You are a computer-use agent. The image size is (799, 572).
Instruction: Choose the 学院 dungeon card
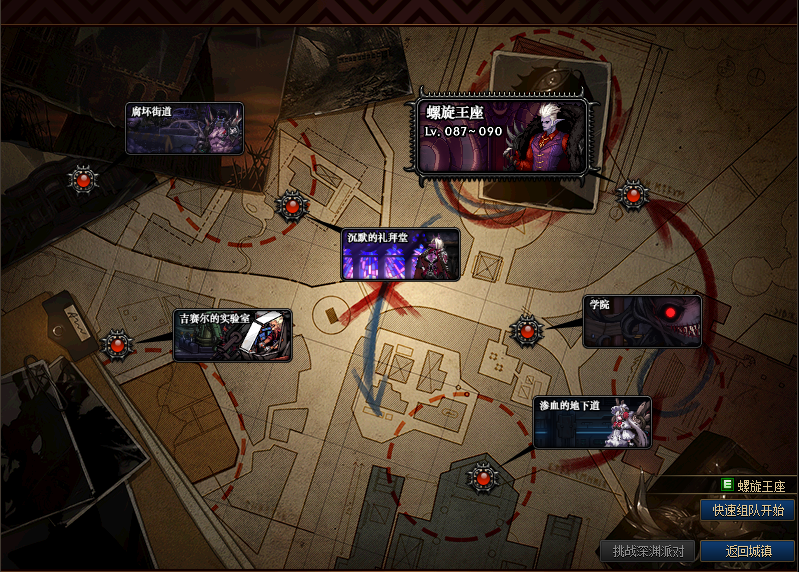tap(643, 321)
